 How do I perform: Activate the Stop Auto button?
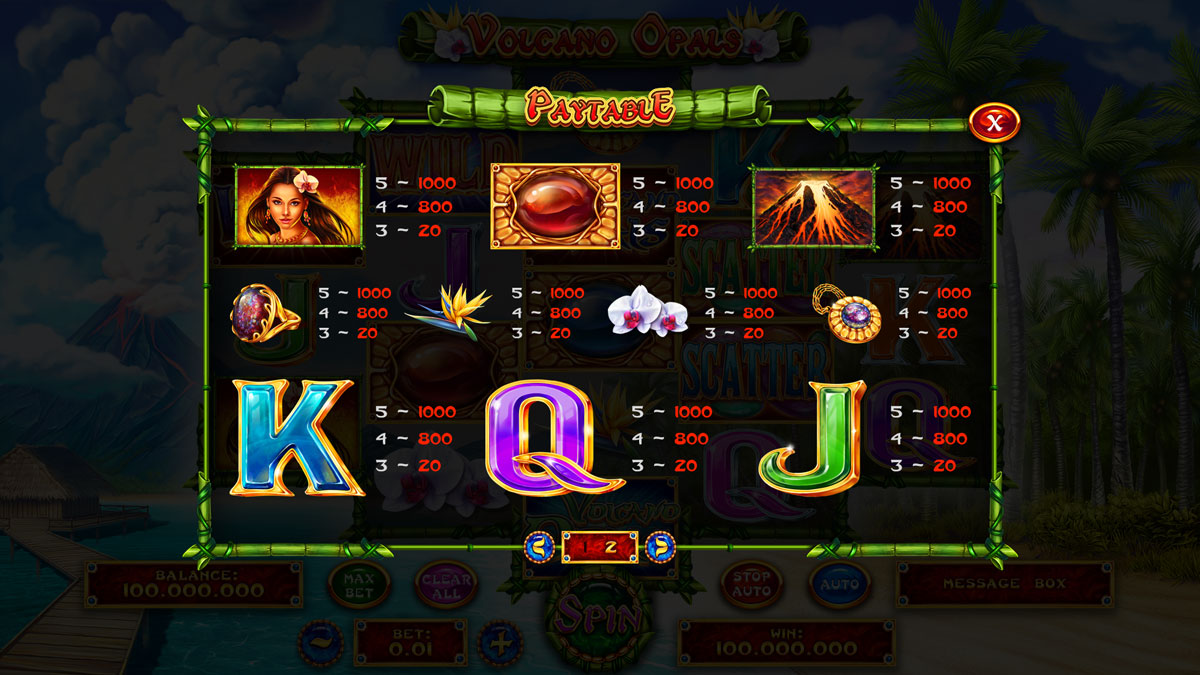click(x=752, y=584)
